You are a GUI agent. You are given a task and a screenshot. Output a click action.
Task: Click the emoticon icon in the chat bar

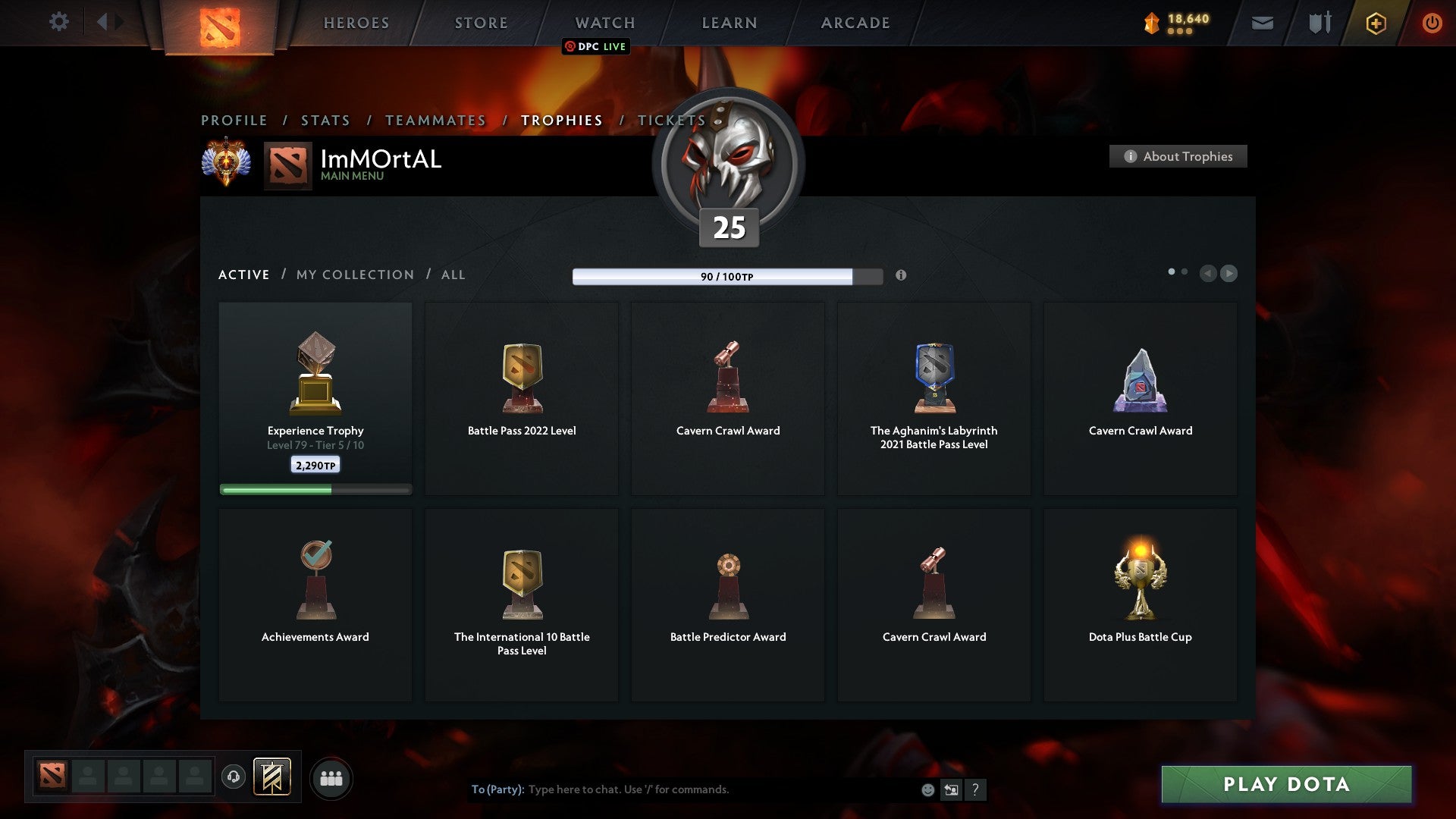tap(927, 789)
